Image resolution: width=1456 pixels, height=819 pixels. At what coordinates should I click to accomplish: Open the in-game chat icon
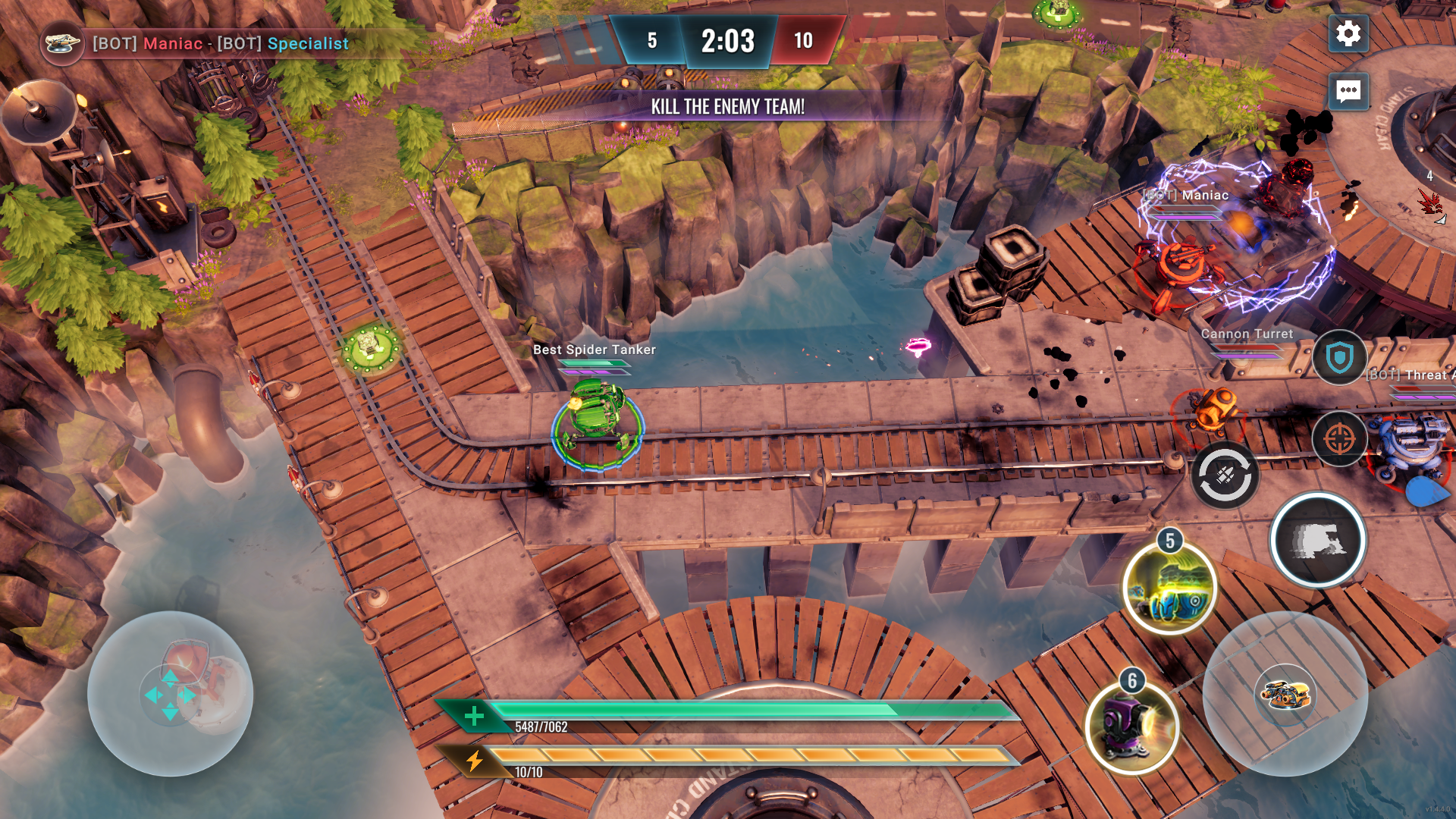tap(1348, 93)
